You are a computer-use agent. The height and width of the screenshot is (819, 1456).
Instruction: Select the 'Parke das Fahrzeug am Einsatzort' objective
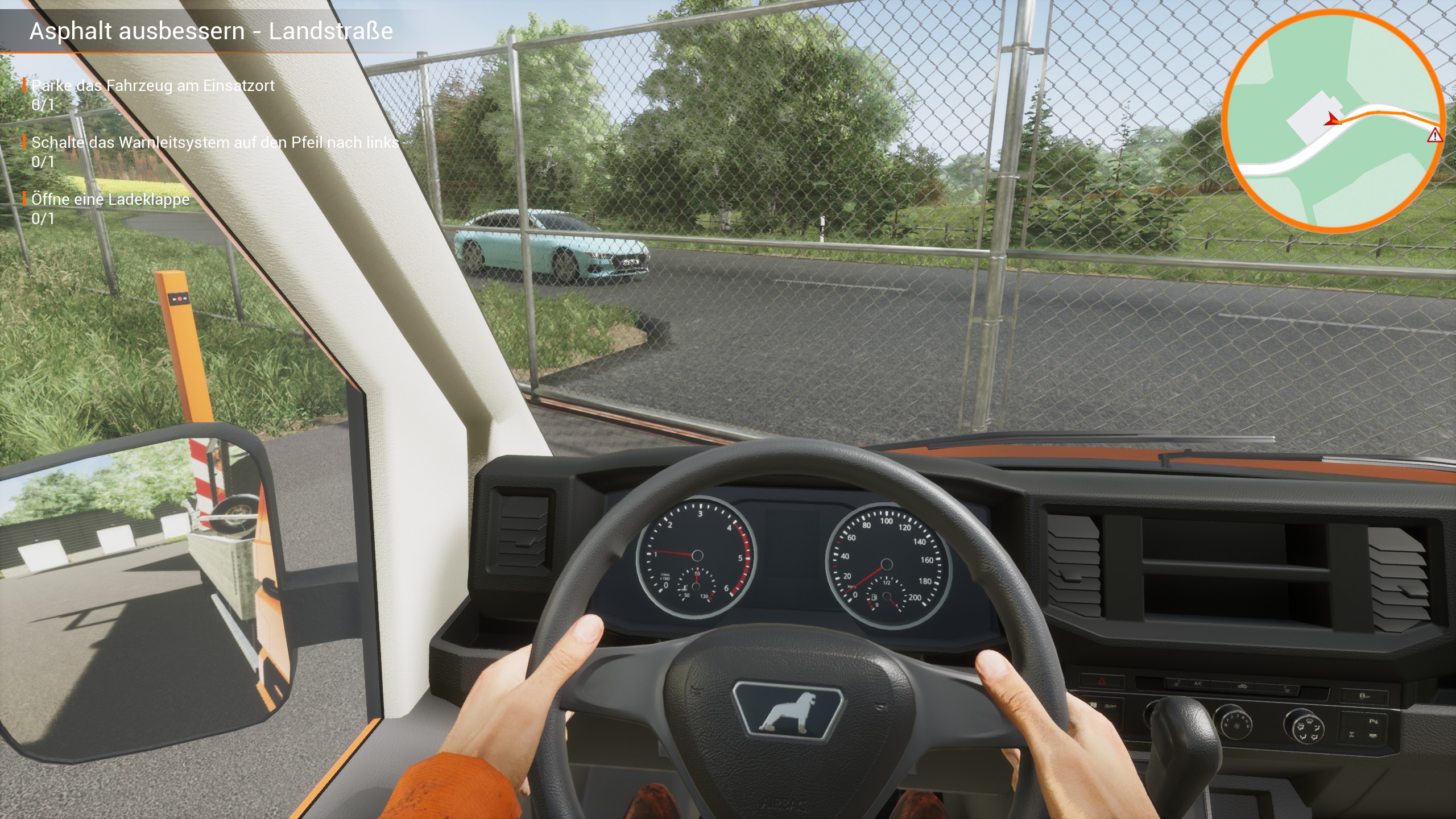coord(152,86)
